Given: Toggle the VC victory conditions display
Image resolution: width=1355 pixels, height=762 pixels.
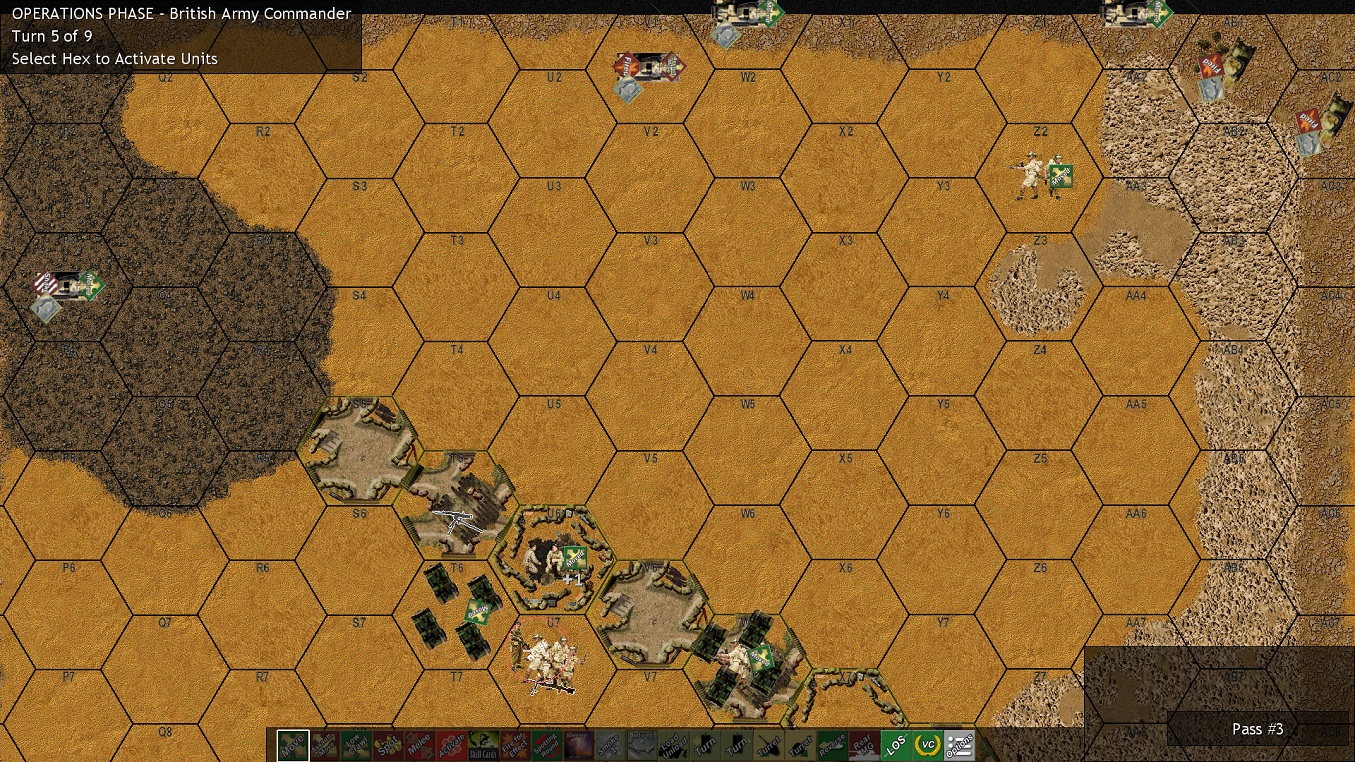Looking at the screenshot, I should (926, 744).
